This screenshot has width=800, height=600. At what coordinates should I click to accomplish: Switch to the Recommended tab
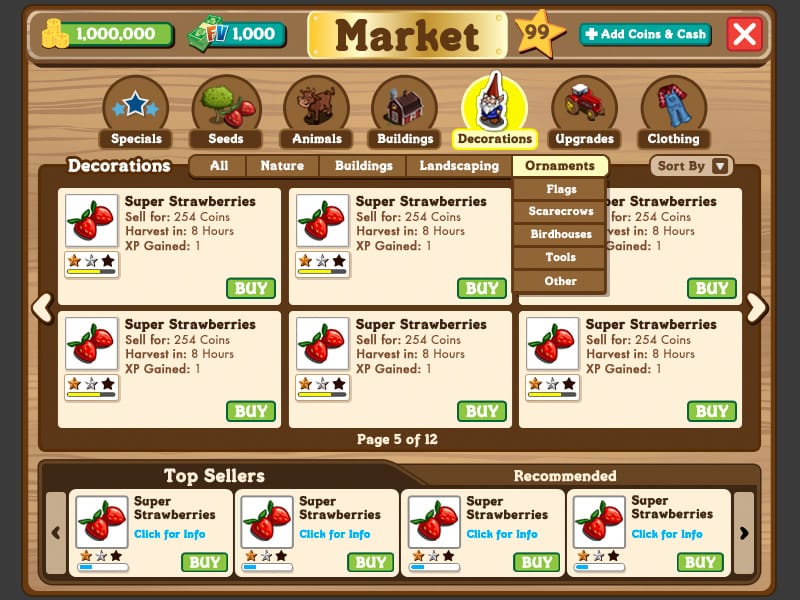[x=565, y=476]
